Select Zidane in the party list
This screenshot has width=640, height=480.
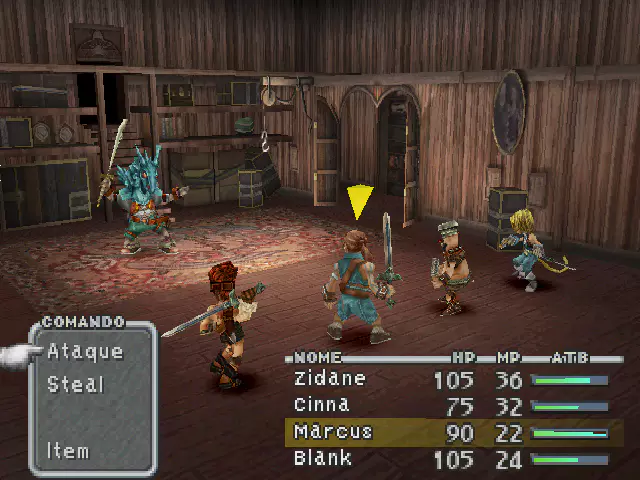point(330,379)
